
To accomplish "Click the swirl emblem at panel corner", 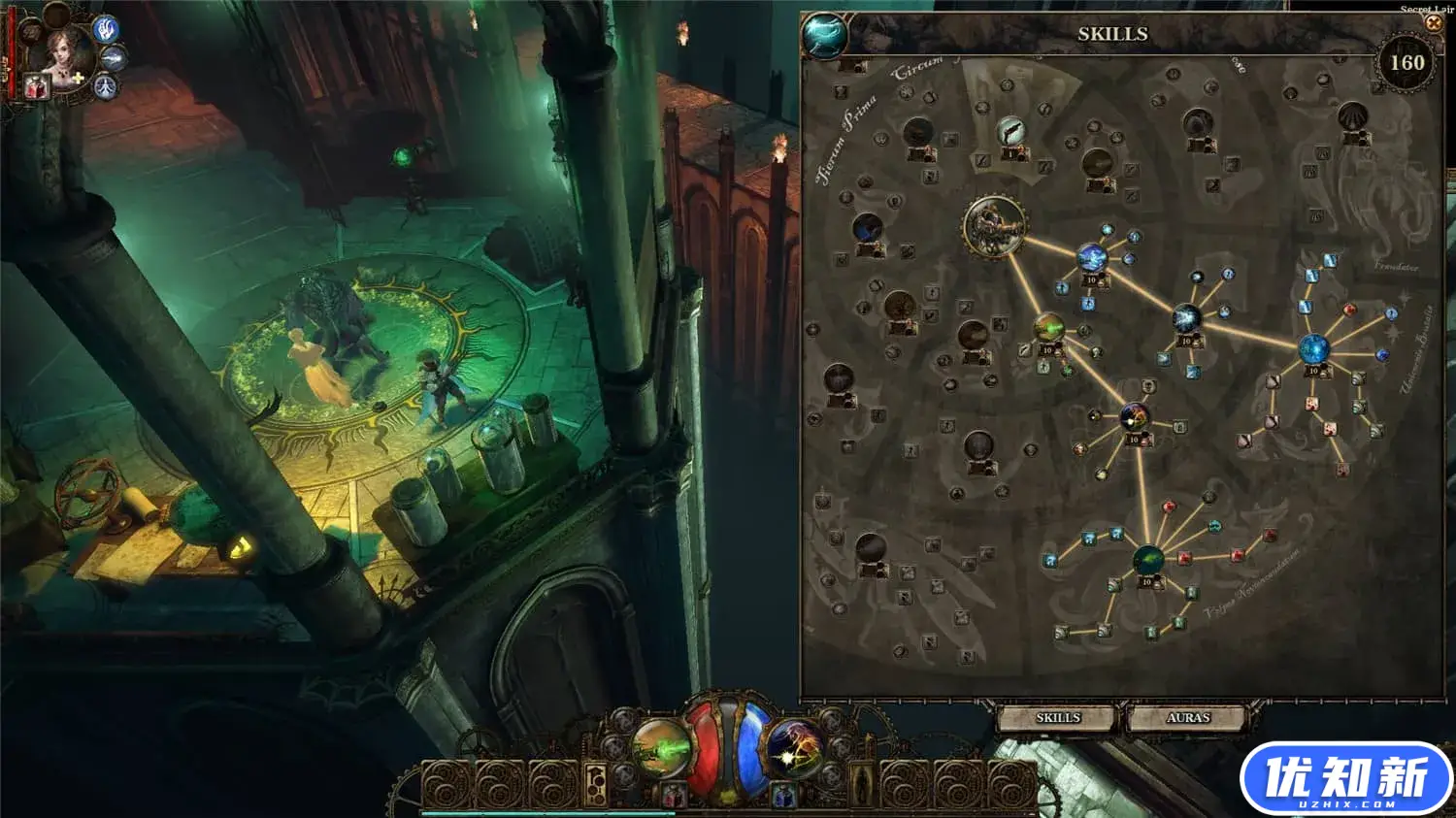I will coord(825,36).
